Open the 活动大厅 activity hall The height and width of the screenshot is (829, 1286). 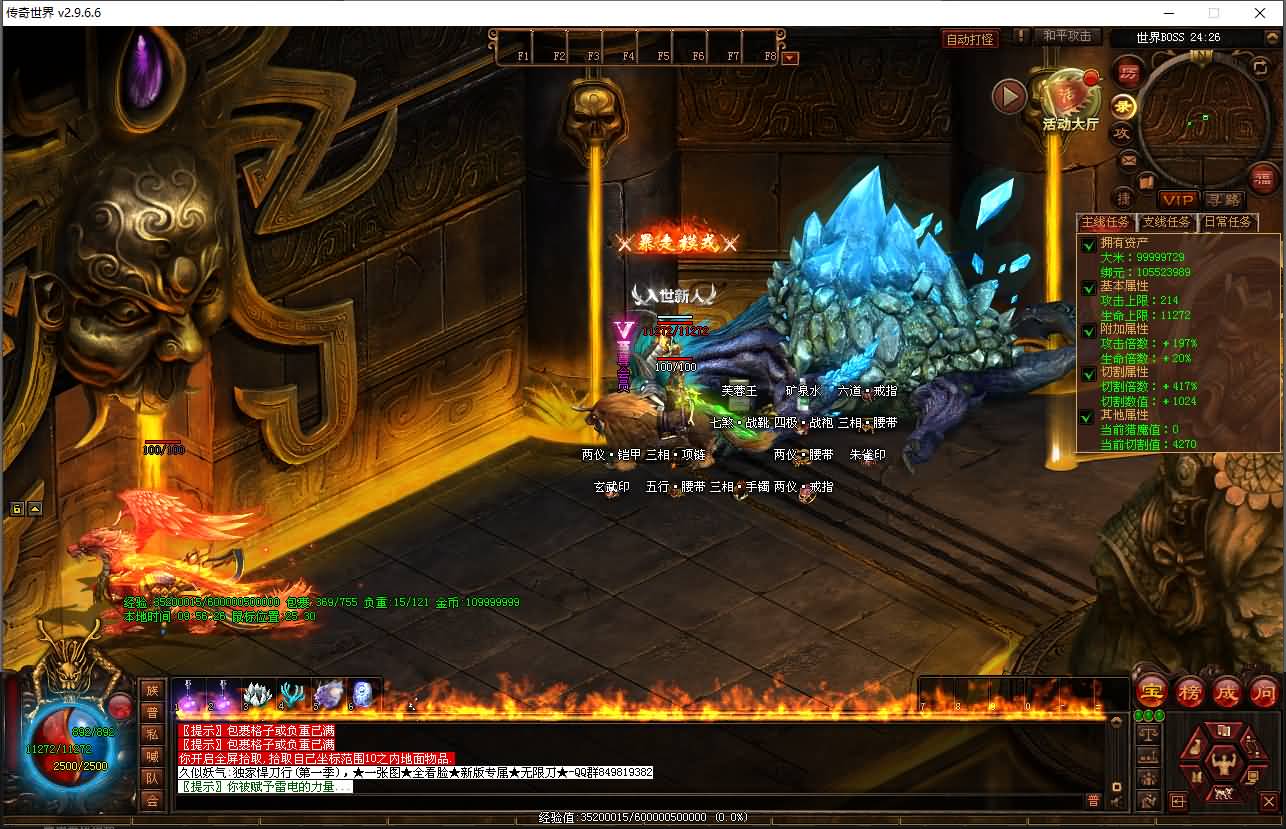pyautogui.click(x=1070, y=100)
